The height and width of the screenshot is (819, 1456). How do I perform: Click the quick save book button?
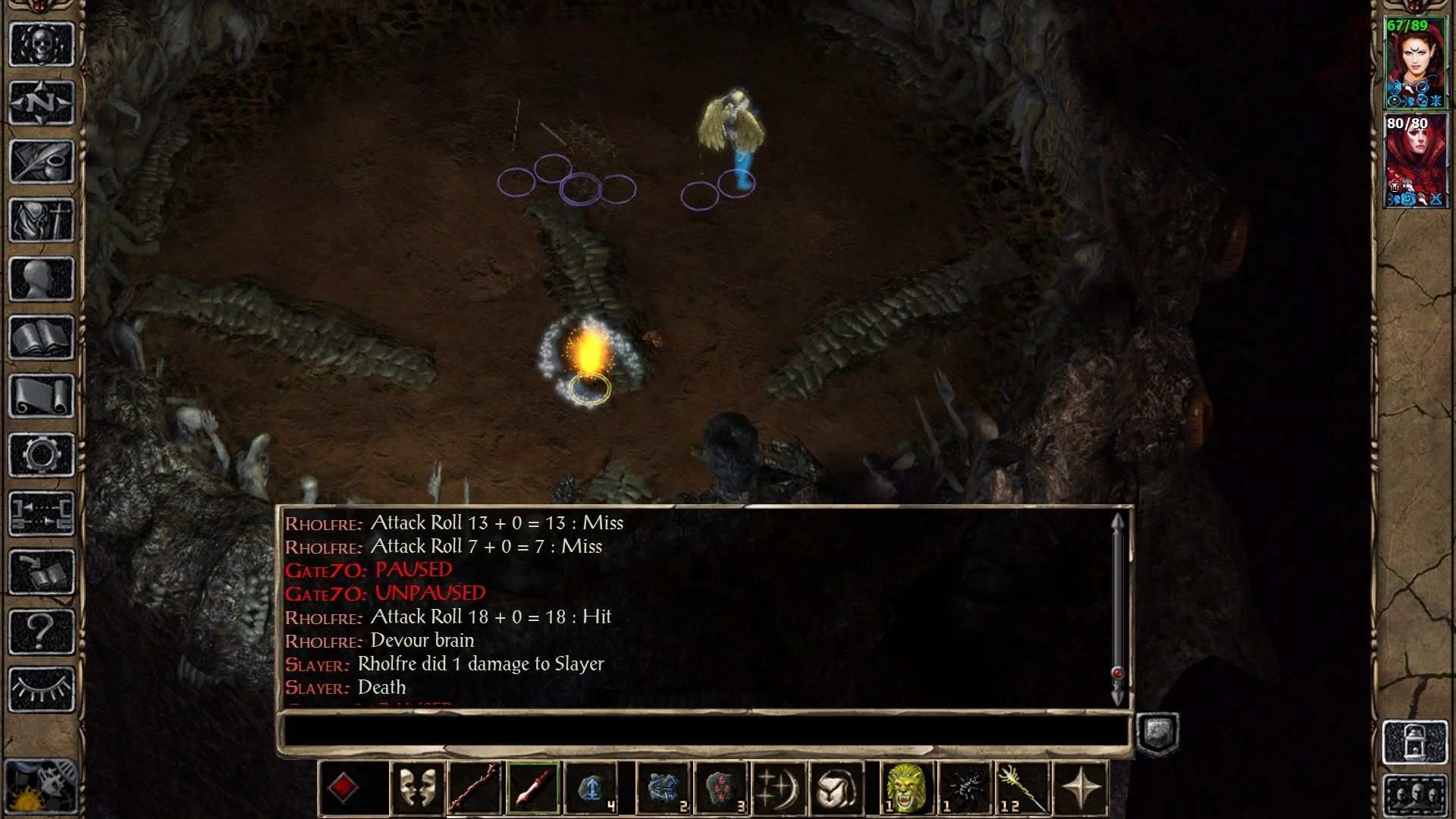42,573
